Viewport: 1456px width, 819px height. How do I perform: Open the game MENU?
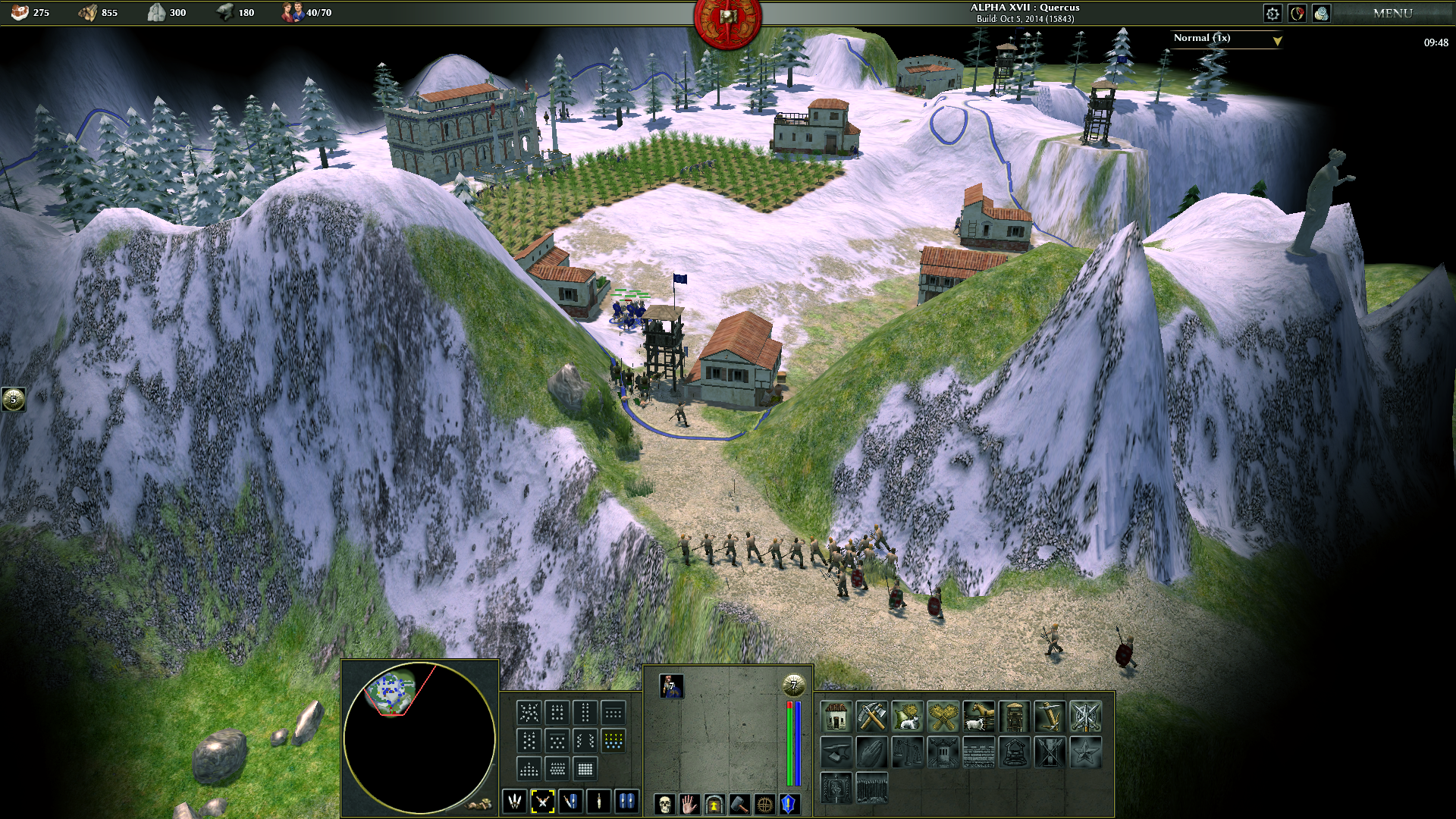tap(1392, 13)
